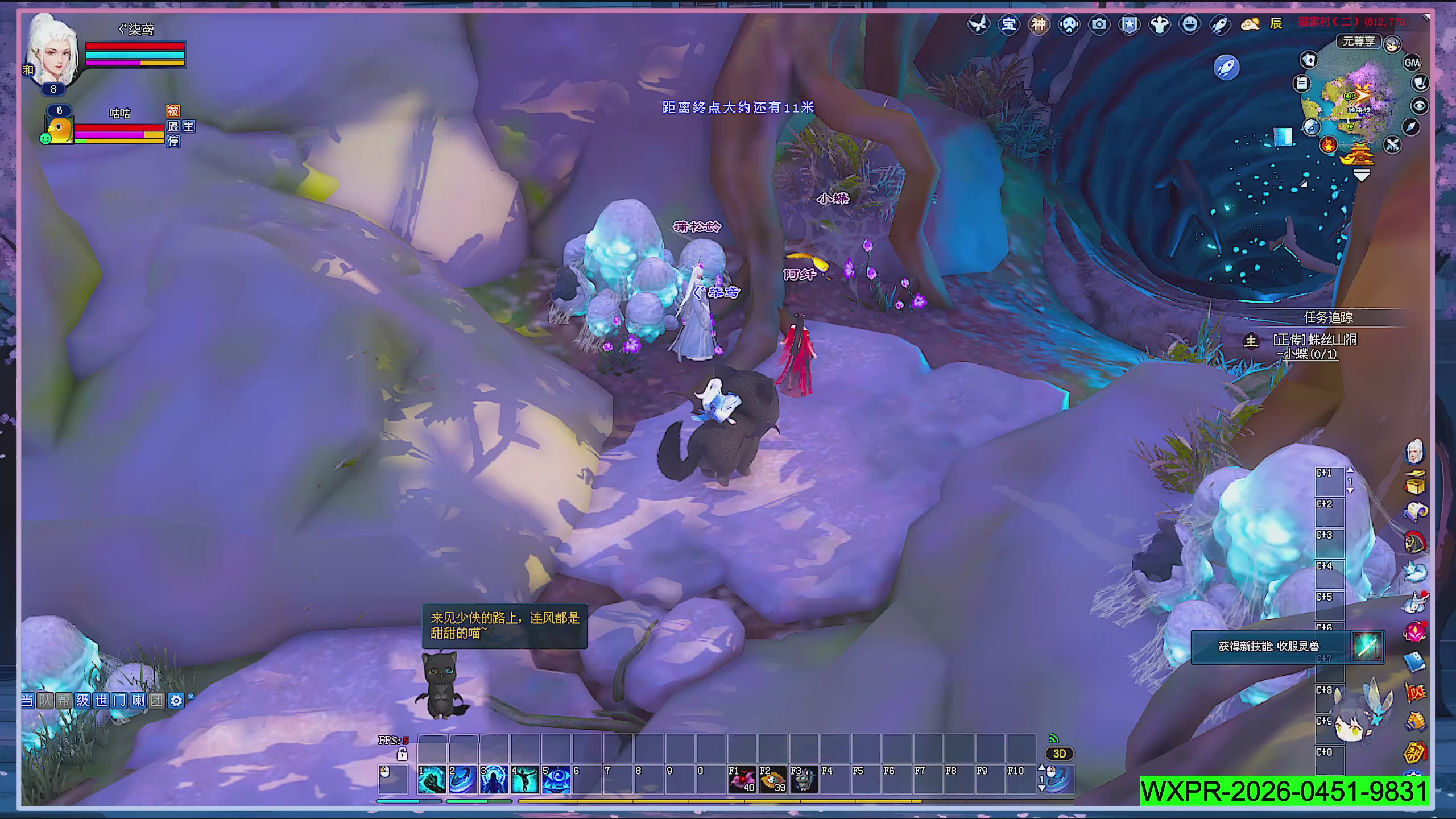The width and height of the screenshot is (1456, 819).
Task: Open the 蛛丝山洞 quest tracker entry
Action: pyautogui.click(x=1314, y=340)
